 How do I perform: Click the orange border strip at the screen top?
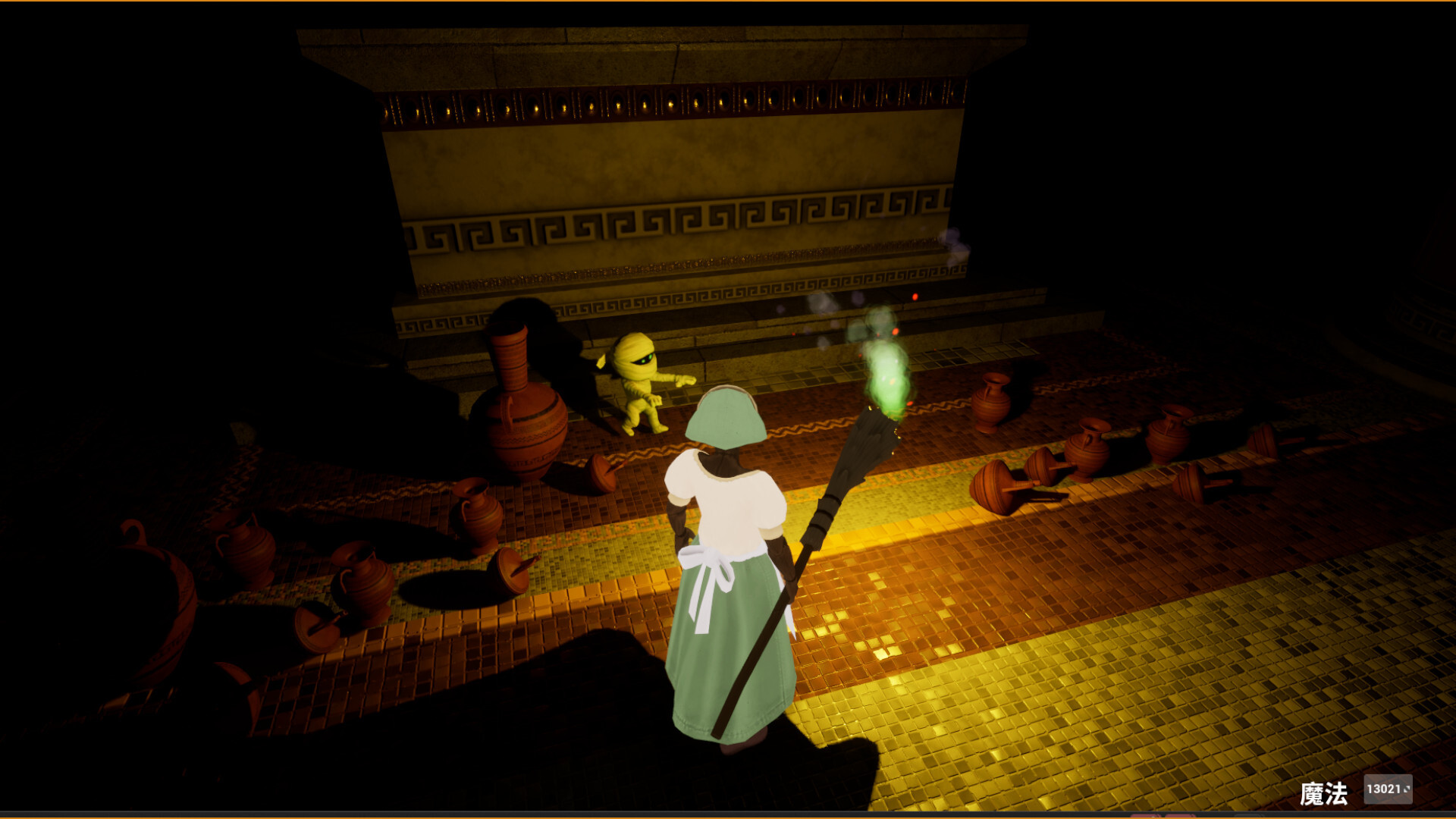(x=728, y=2)
